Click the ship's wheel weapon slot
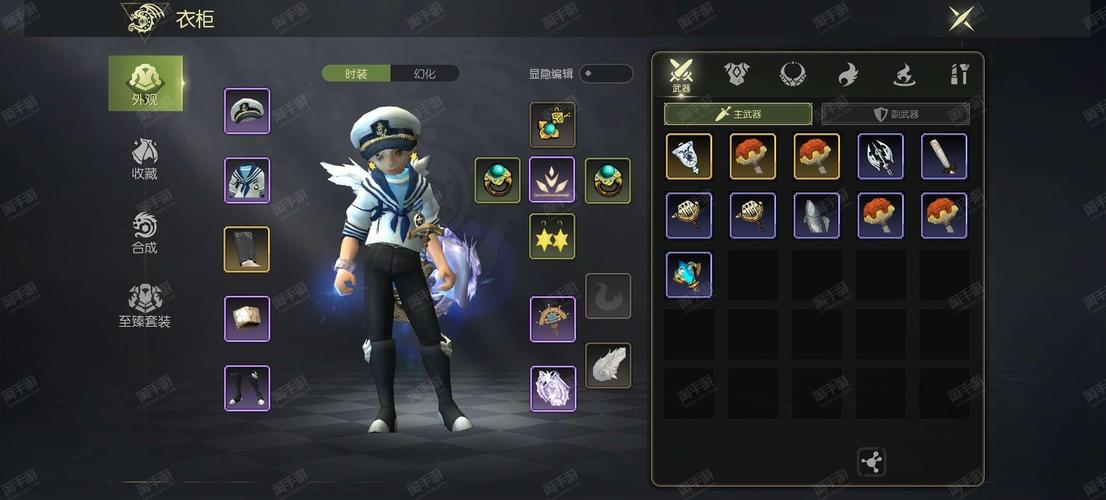The width and height of the screenshot is (1106, 500). click(552, 319)
